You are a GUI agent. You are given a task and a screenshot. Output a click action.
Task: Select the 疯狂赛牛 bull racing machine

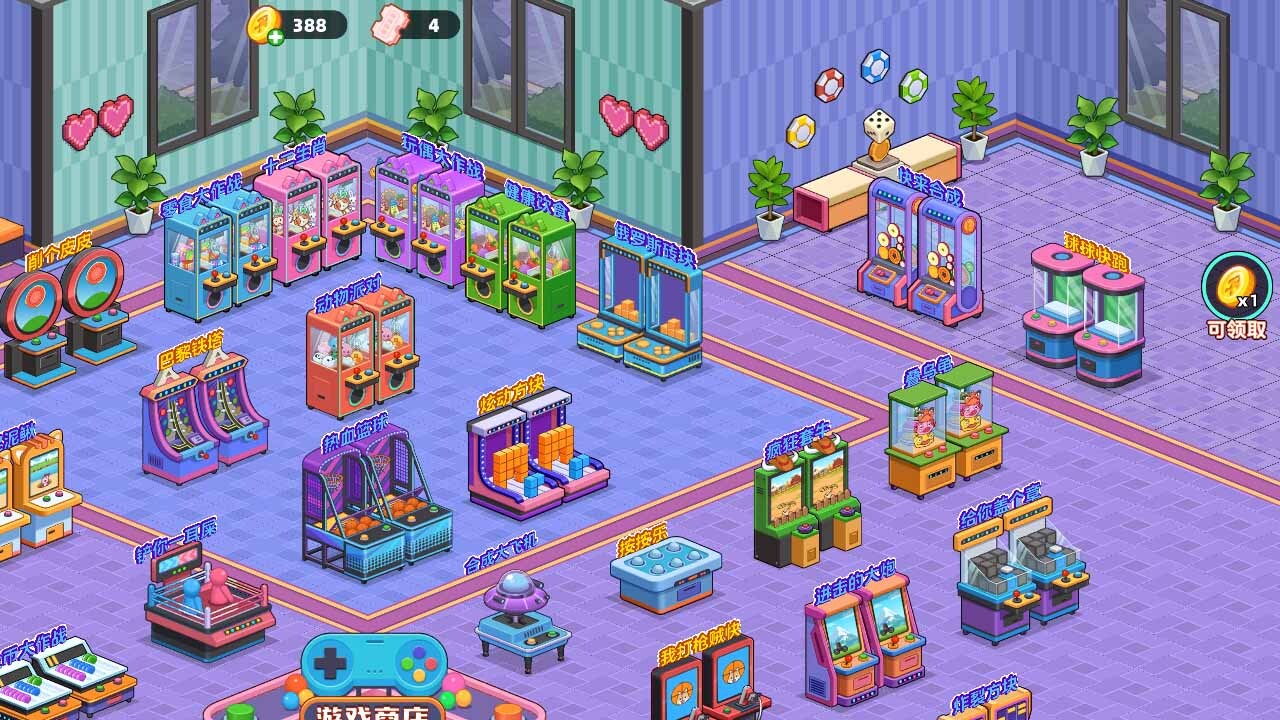806,500
